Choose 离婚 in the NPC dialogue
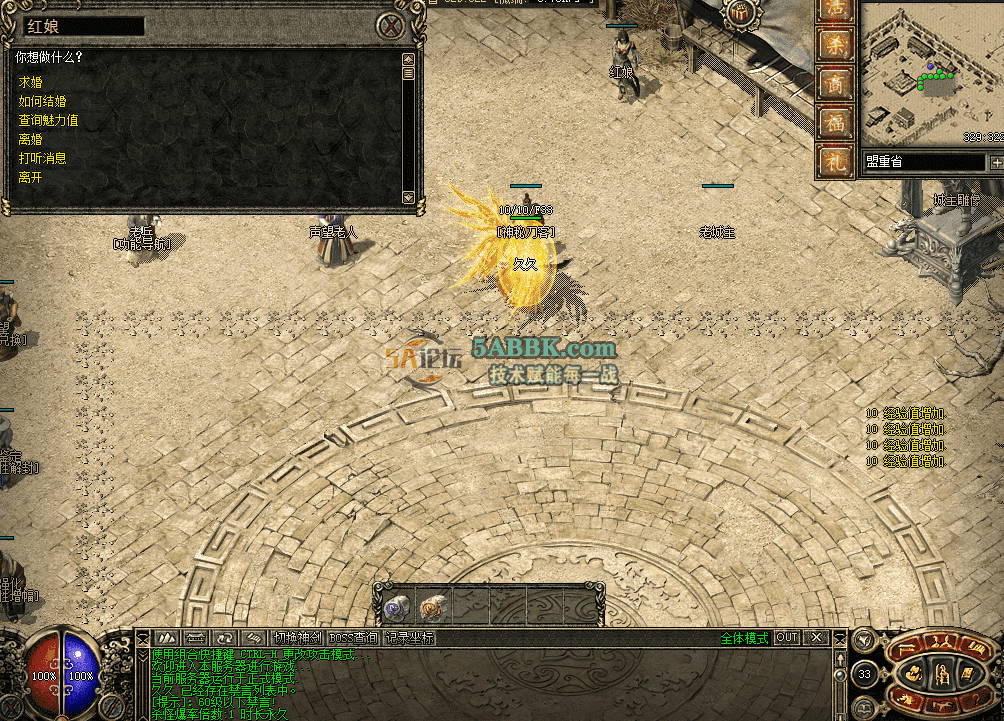This screenshot has height=721, width=1004. pos(30,139)
